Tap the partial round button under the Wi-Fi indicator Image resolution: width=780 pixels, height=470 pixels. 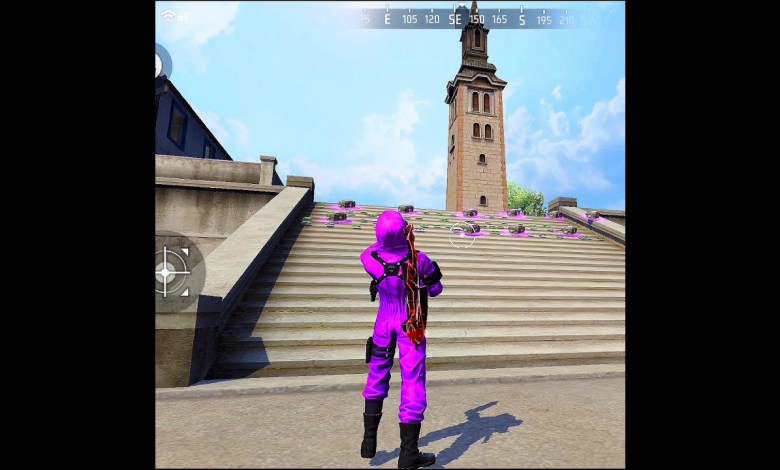pyautogui.click(x=162, y=64)
